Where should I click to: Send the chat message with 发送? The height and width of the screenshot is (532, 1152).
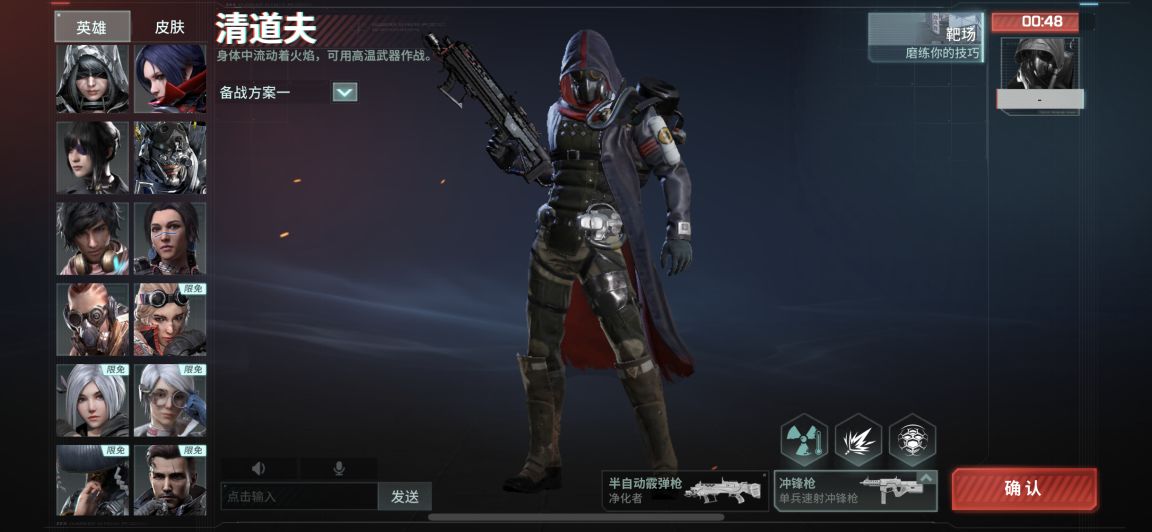pyautogui.click(x=405, y=496)
